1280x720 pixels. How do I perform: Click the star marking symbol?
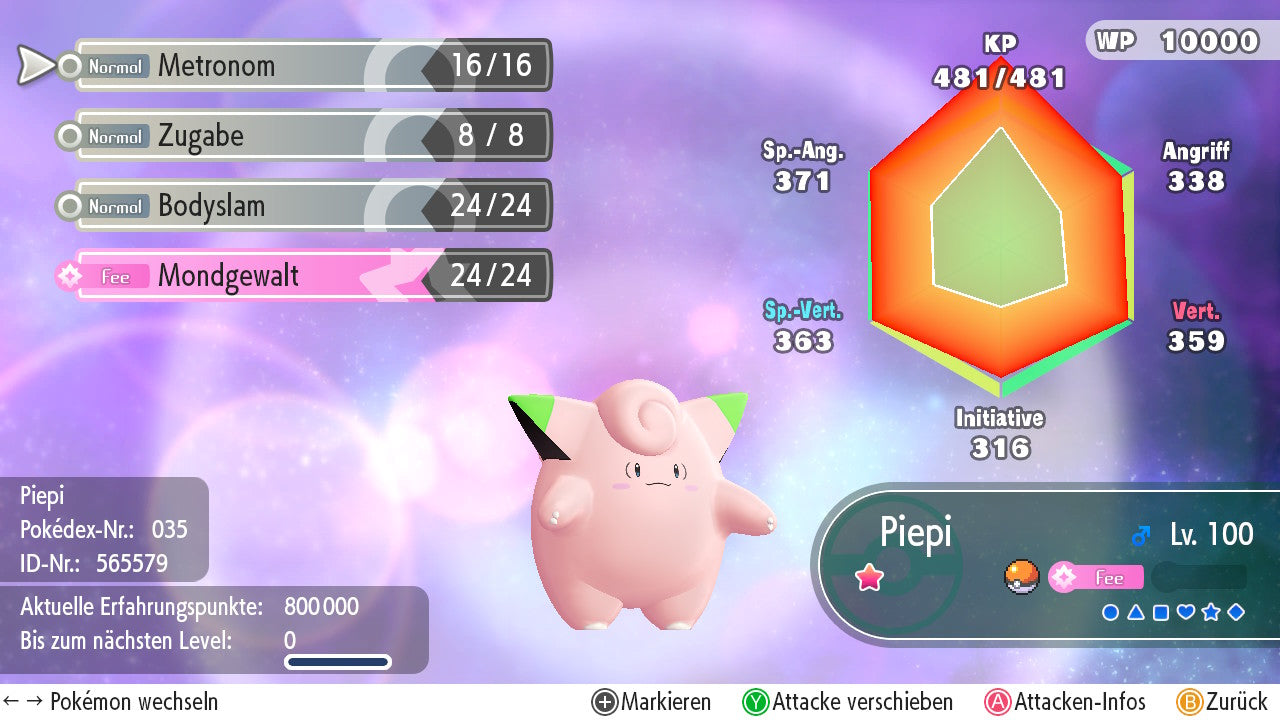click(1211, 612)
